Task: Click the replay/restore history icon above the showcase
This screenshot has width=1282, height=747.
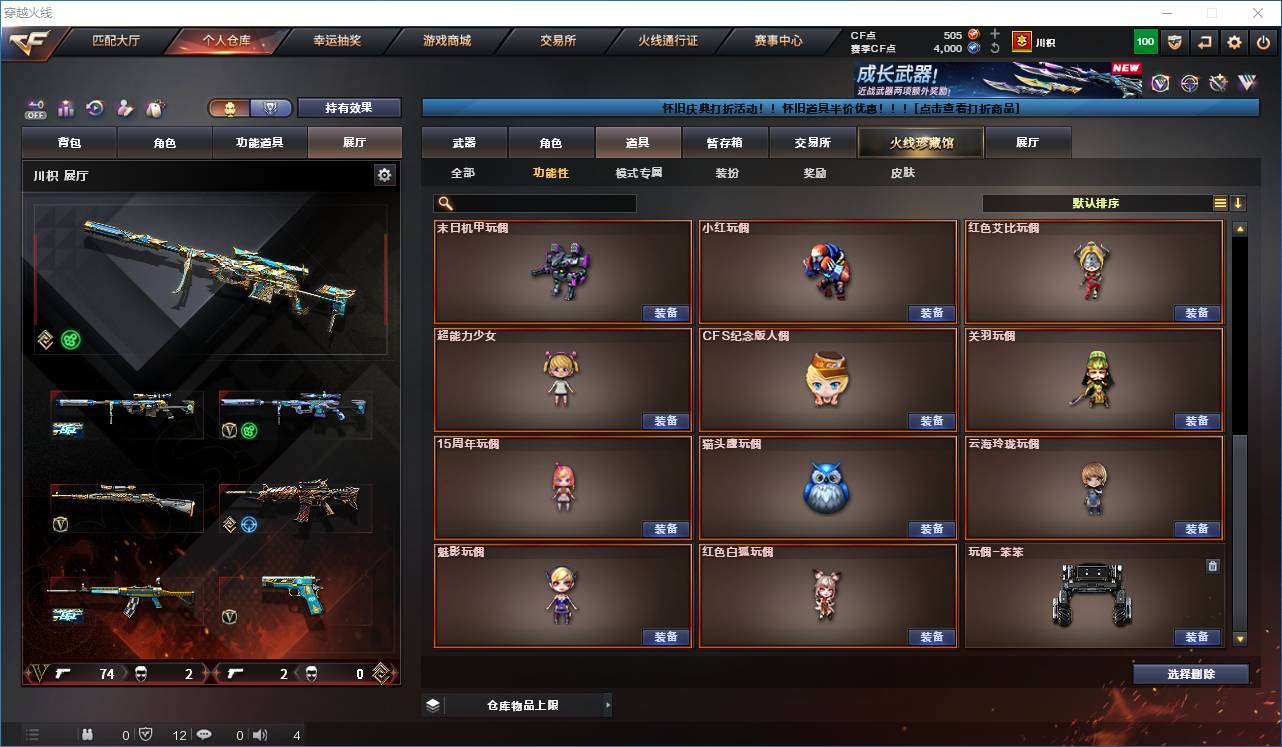Action: [x=95, y=109]
